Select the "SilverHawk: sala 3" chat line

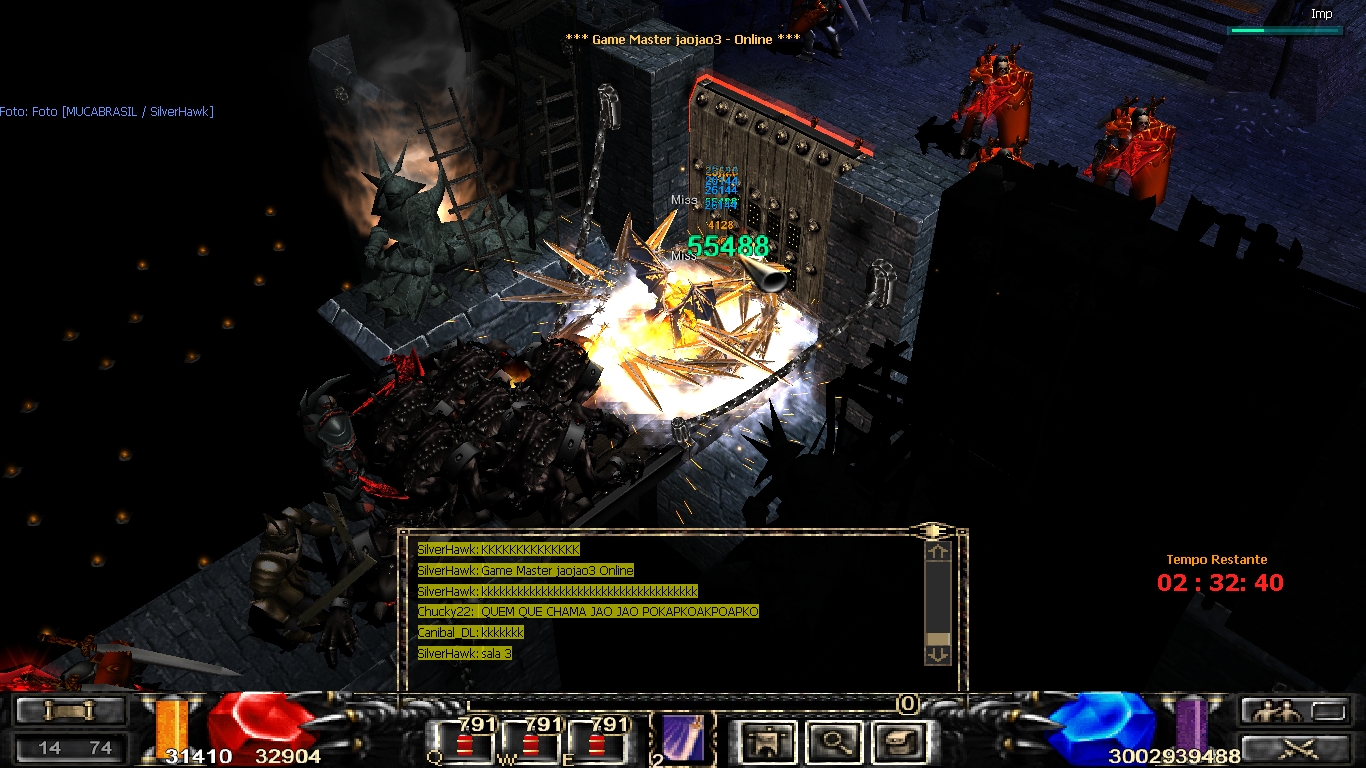pos(465,653)
